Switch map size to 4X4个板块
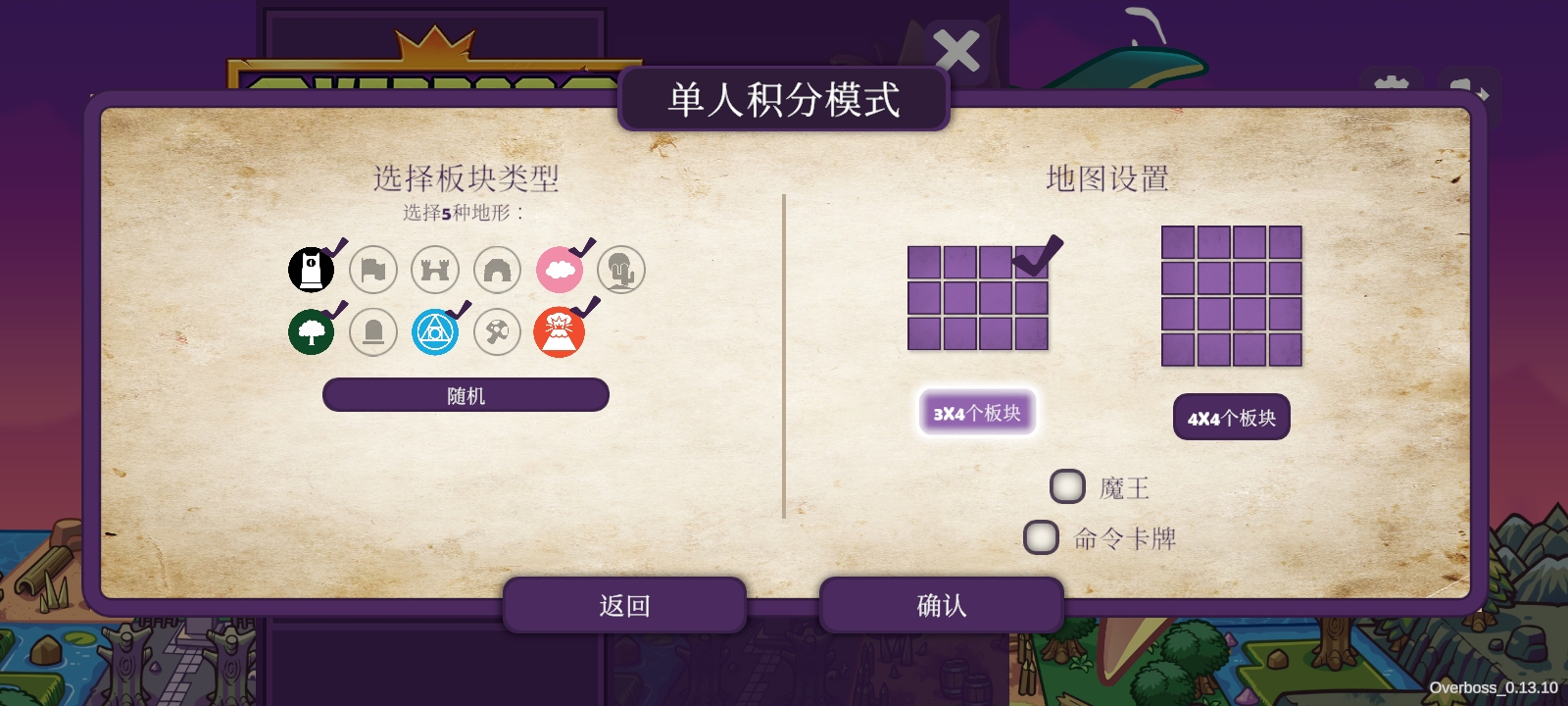 [x=1231, y=417]
